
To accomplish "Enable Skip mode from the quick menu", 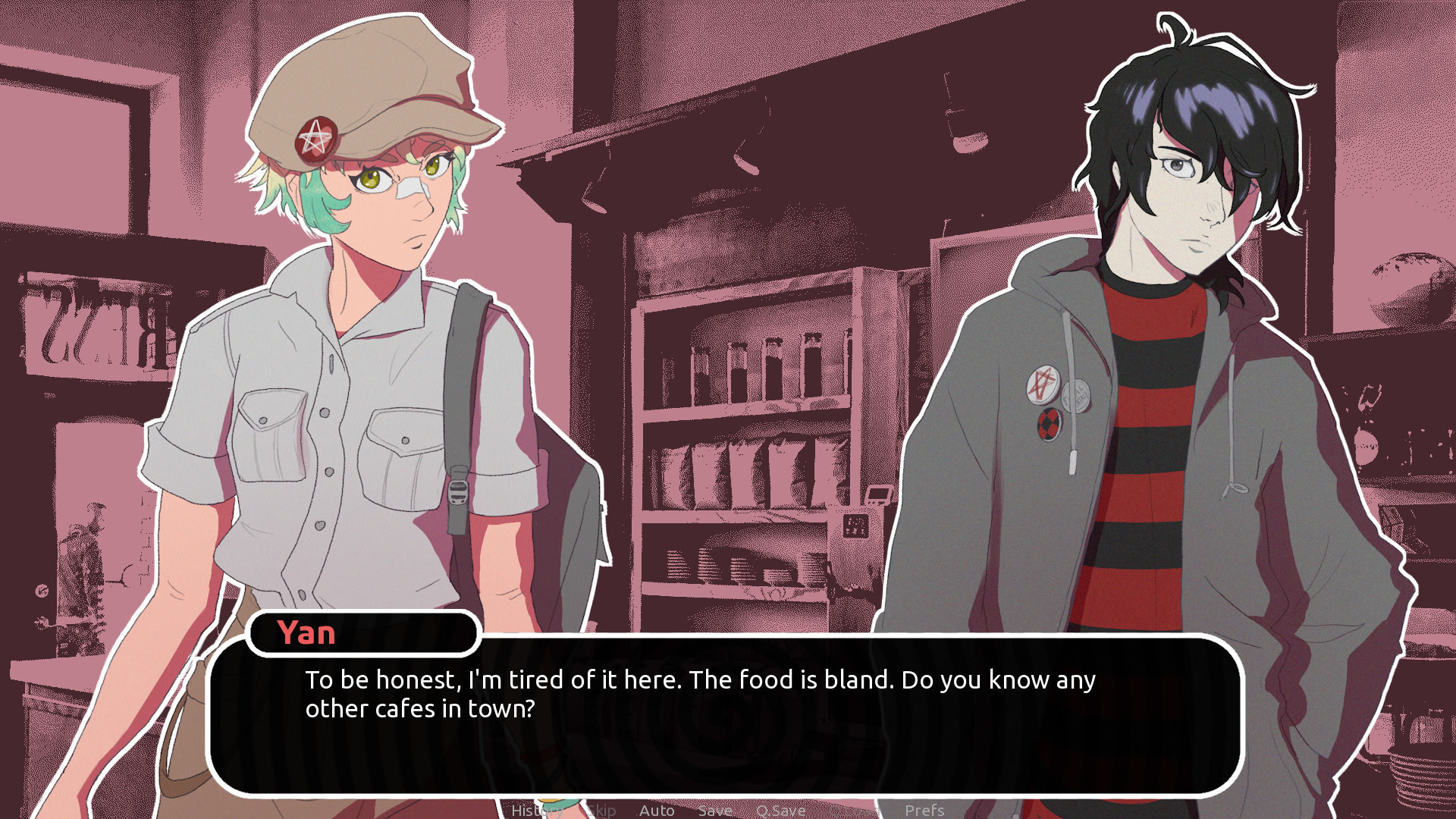I will tap(601, 810).
